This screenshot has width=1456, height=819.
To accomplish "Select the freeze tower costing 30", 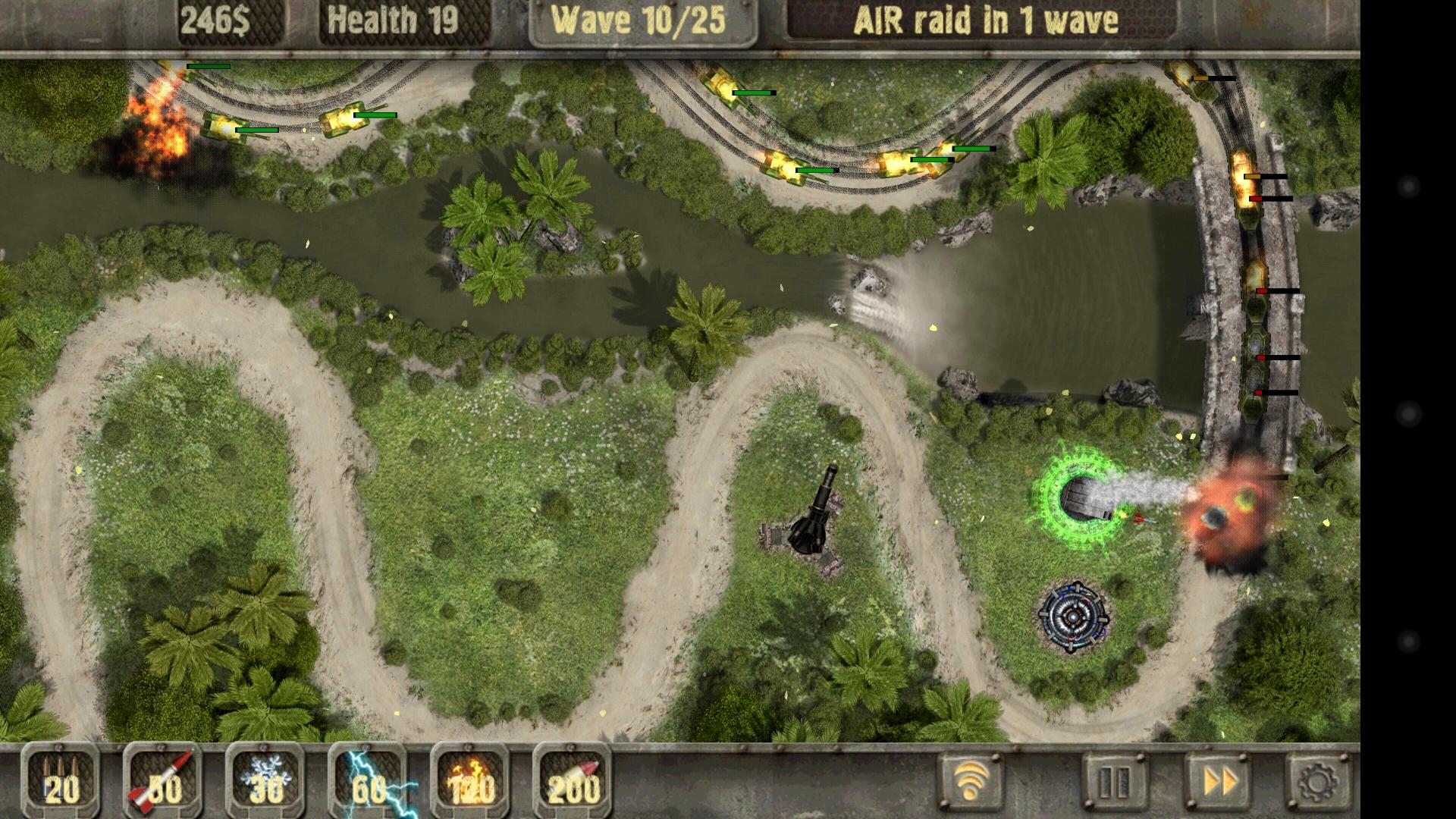I will [262, 785].
